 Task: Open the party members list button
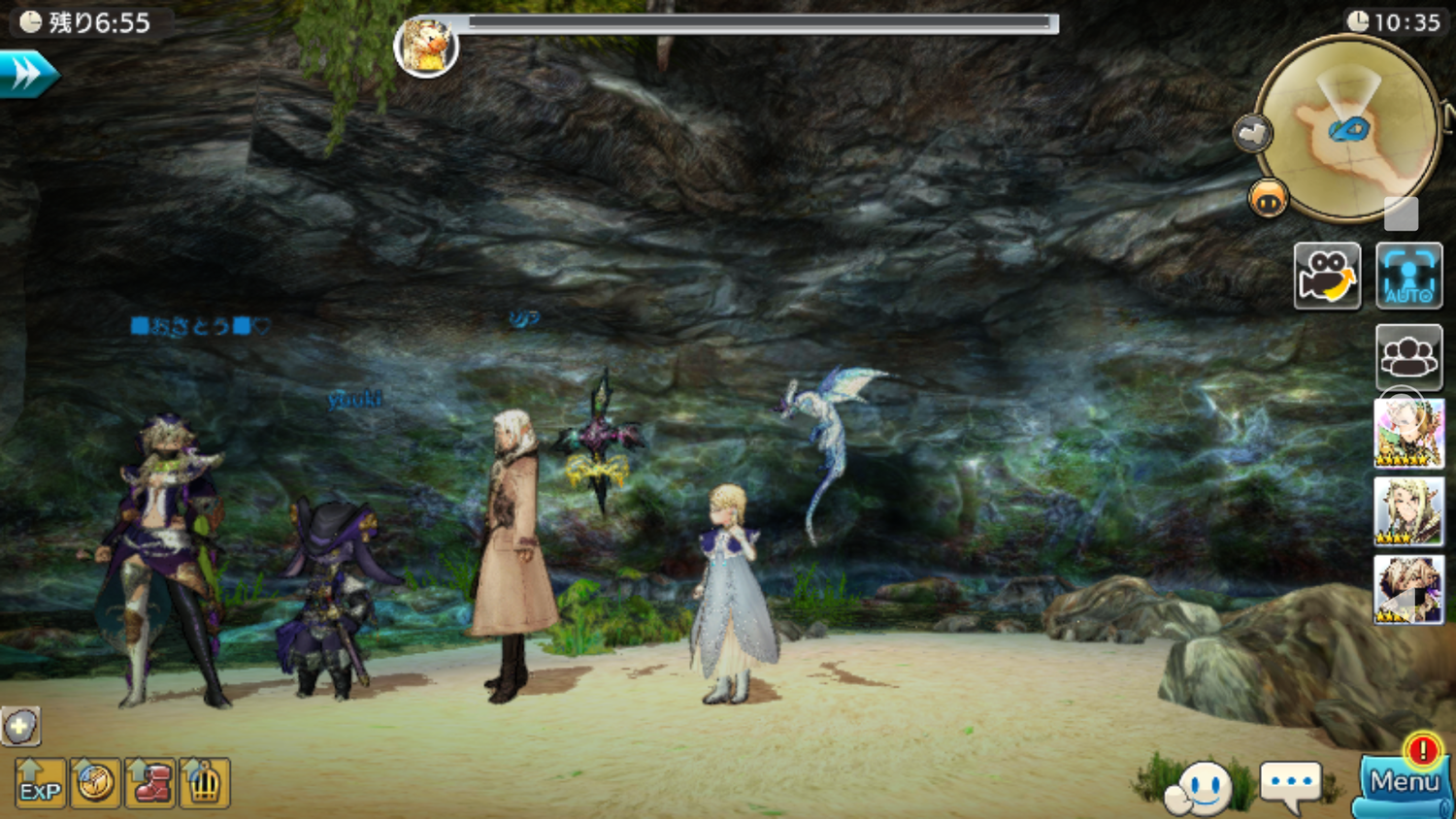click(x=1408, y=356)
